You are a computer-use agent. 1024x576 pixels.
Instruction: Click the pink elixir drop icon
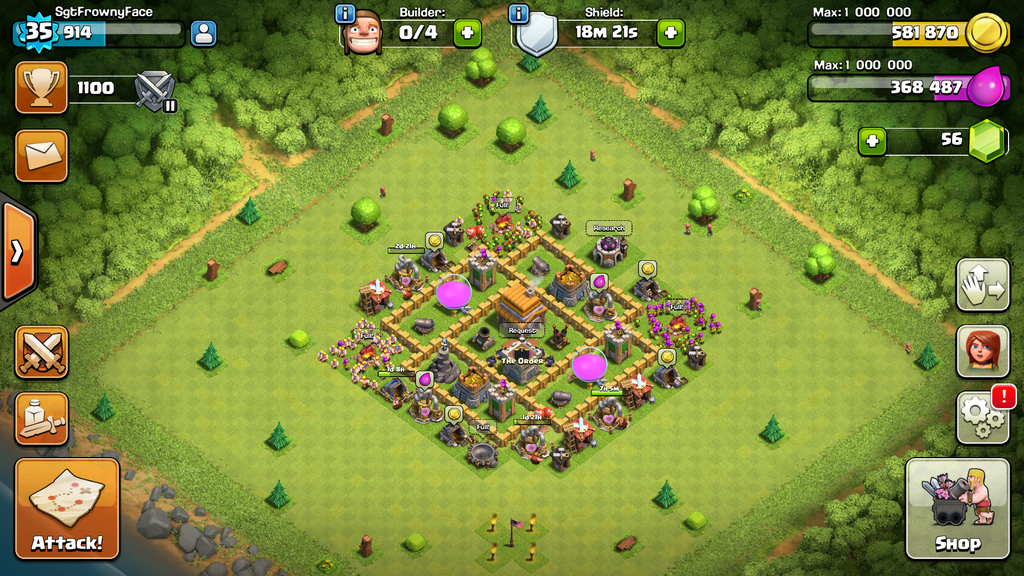tap(985, 87)
